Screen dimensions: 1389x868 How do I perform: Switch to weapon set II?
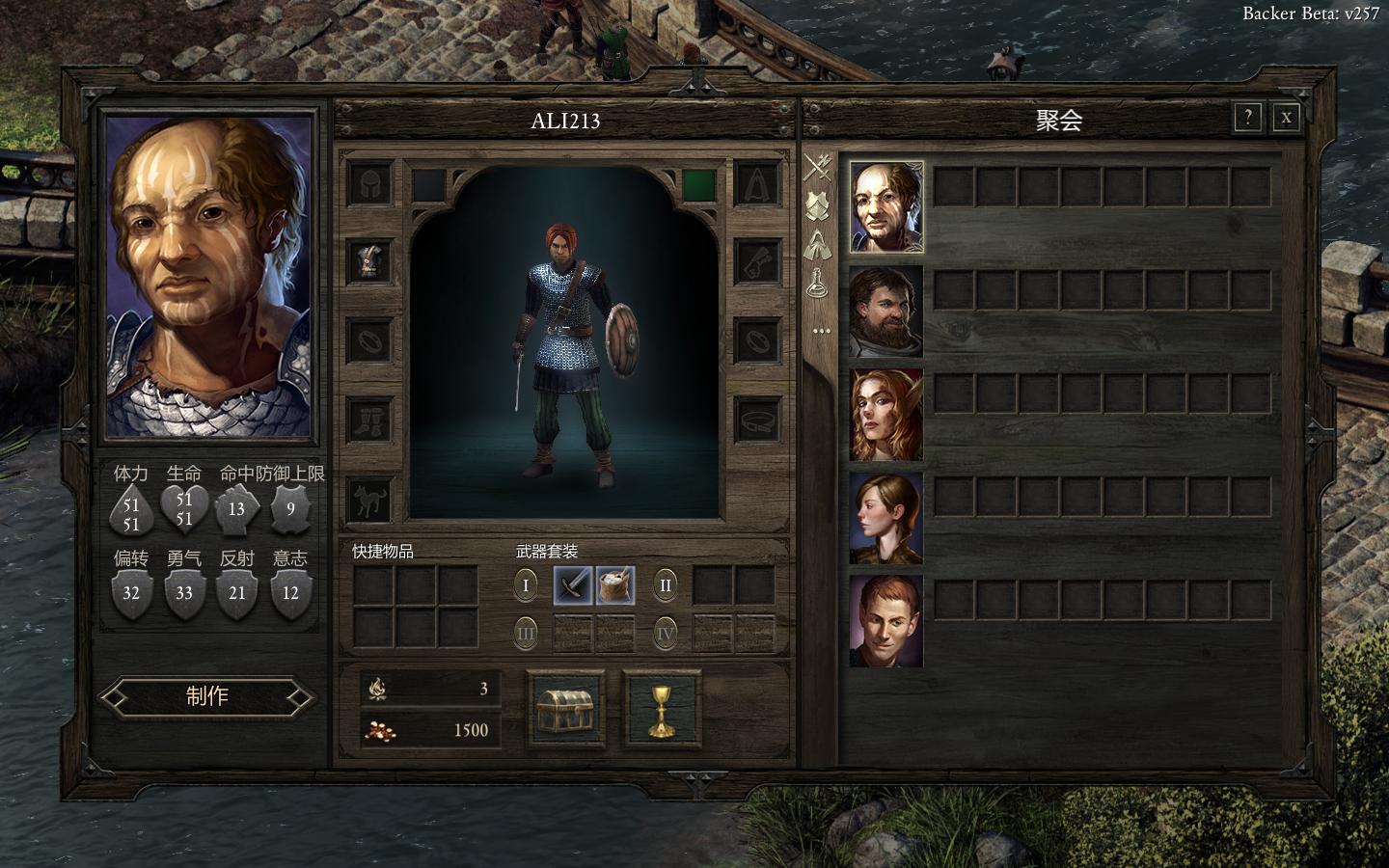tap(665, 585)
